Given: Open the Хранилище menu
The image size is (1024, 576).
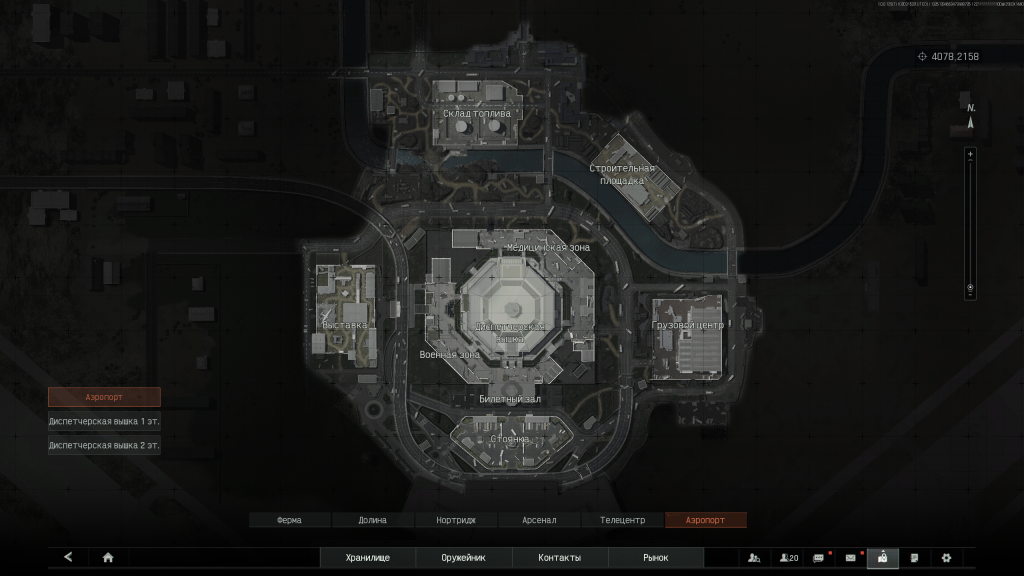Looking at the screenshot, I should tap(367, 558).
